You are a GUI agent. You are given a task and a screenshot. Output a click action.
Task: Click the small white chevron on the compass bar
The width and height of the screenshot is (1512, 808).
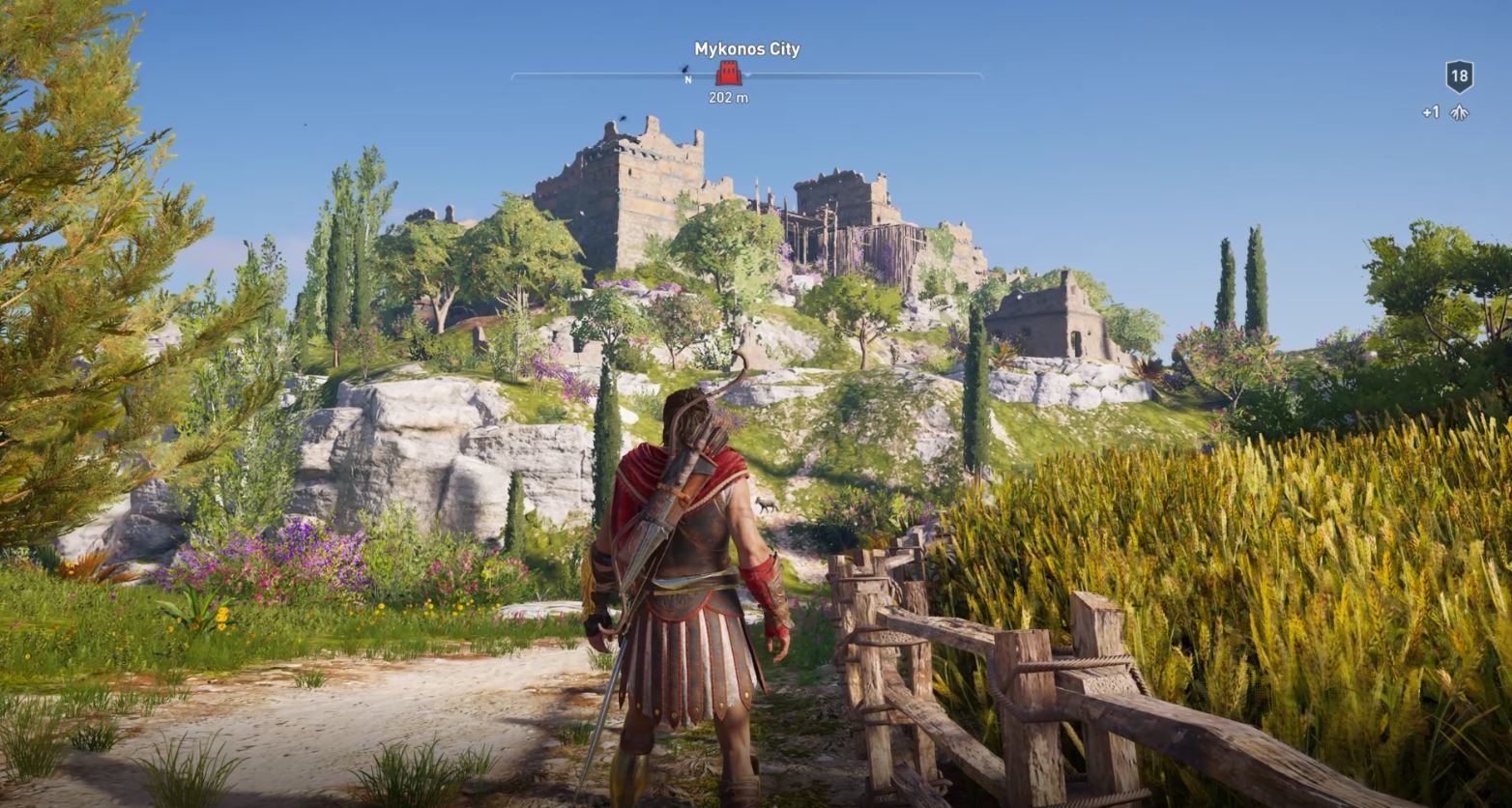click(748, 76)
